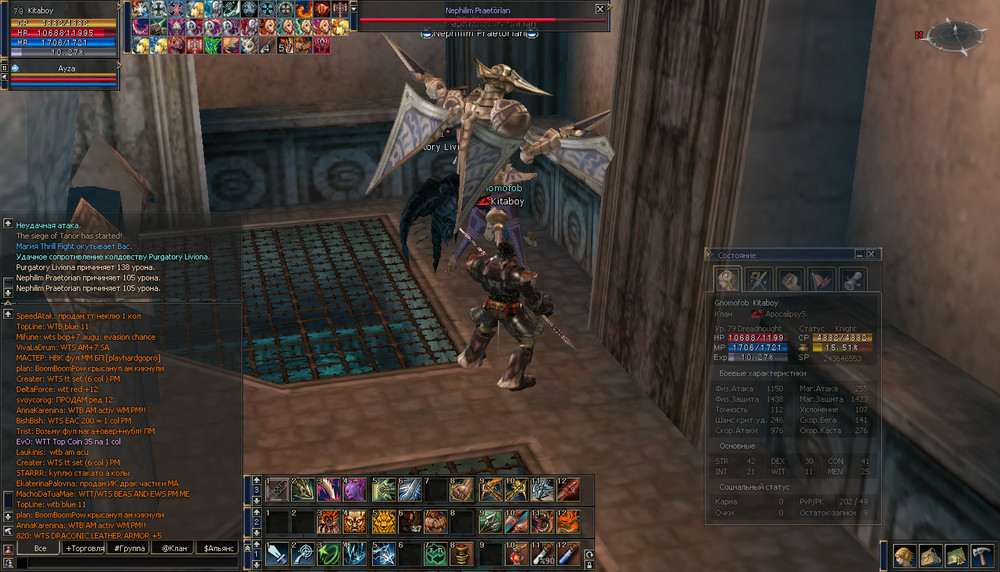Close the Nephilim Praetorian target bar
1000x572 pixels.
point(600,9)
